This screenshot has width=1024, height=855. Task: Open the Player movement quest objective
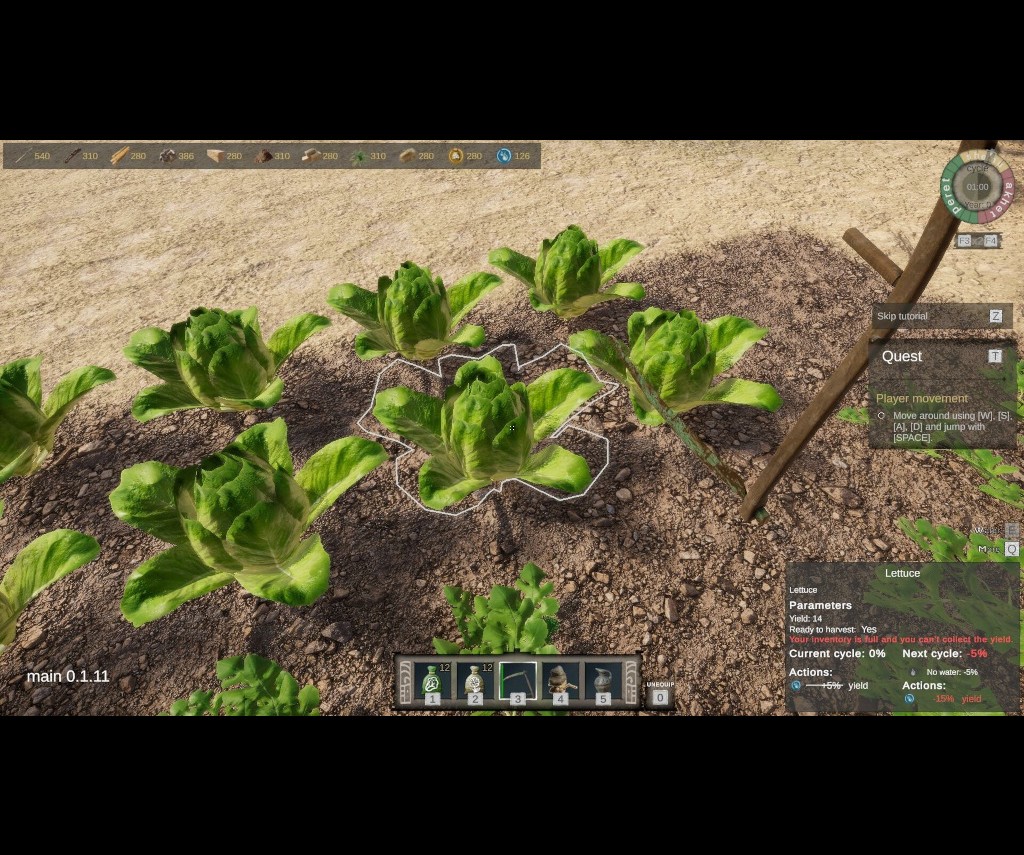(x=921, y=398)
